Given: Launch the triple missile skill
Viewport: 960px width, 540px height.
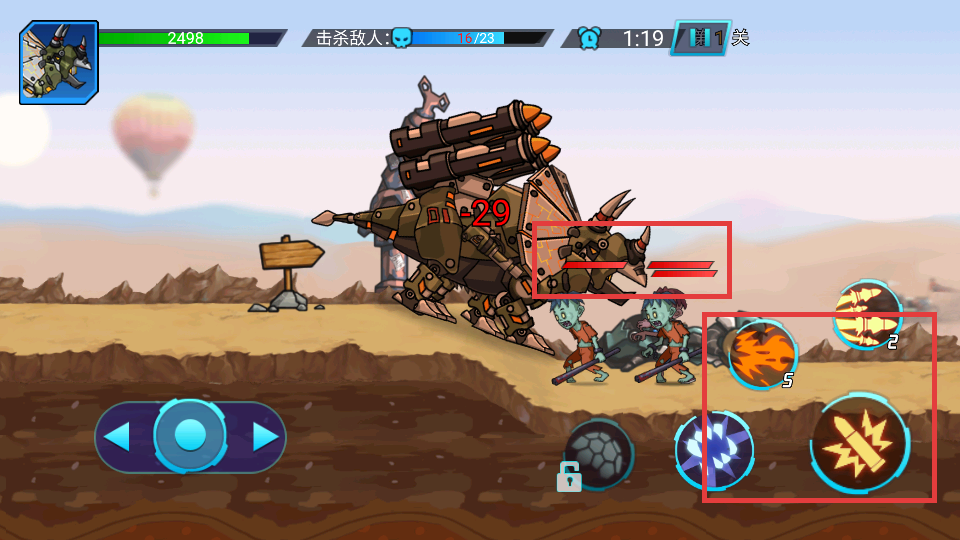Looking at the screenshot, I should [x=866, y=314].
